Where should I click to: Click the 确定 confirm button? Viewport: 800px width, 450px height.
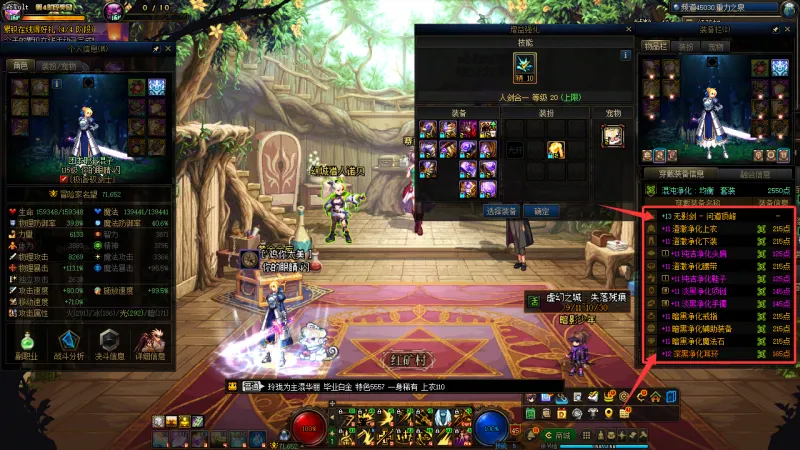coord(541,212)
